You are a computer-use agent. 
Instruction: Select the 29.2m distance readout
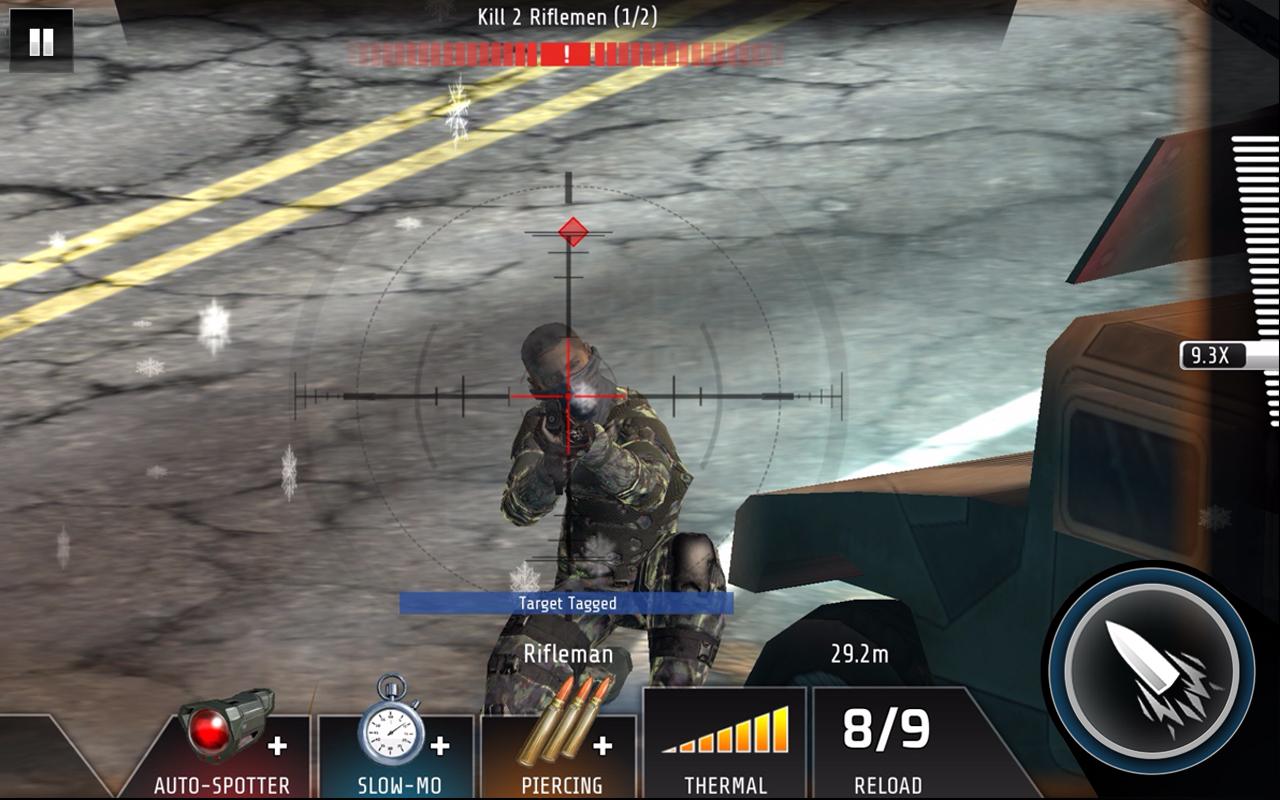(x=862, y=651)
